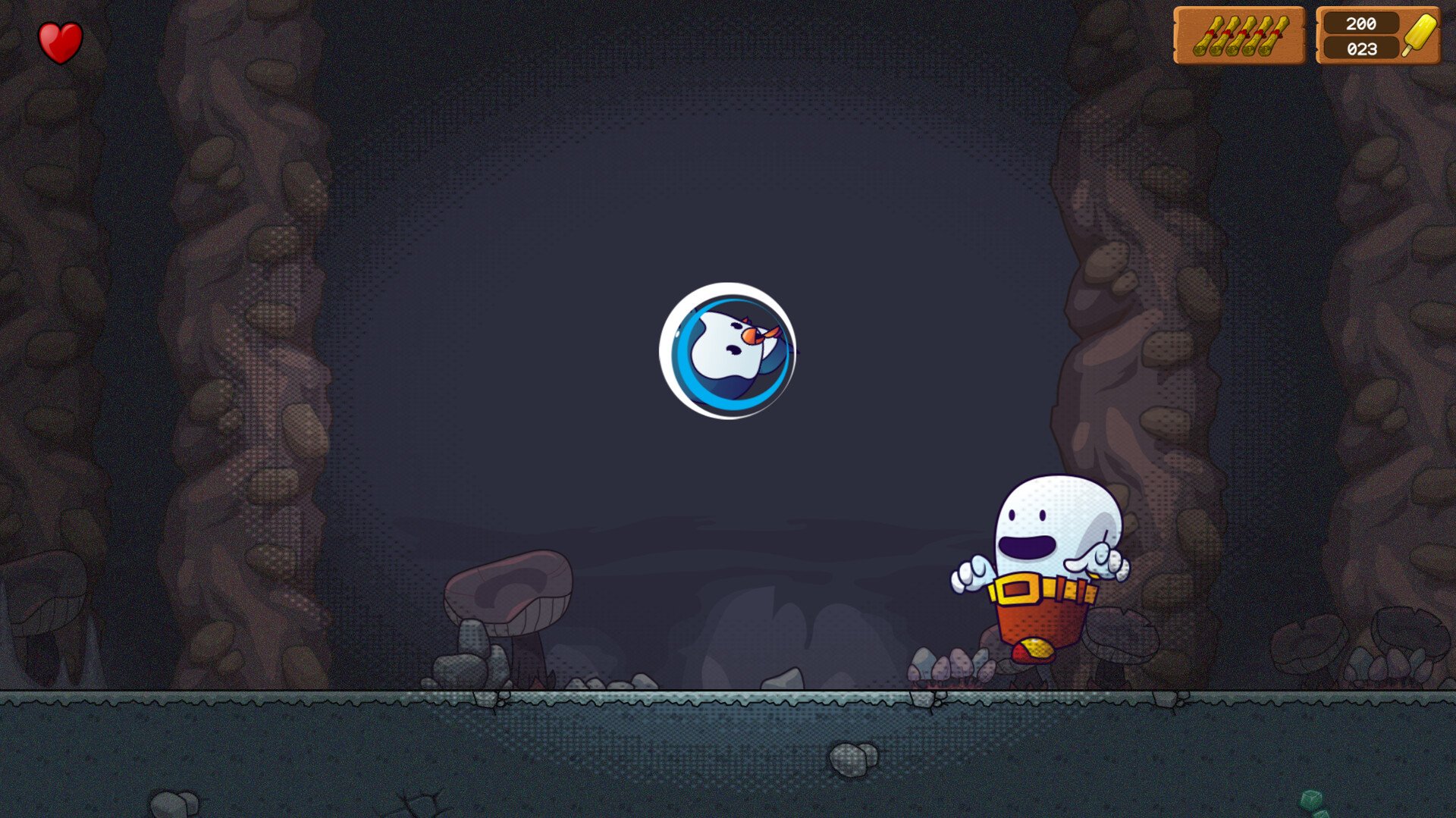Image resolution: width=1456 pixels, height=818 pixels.
Task: Click the counter showing 200
Action: (1360, 24)
